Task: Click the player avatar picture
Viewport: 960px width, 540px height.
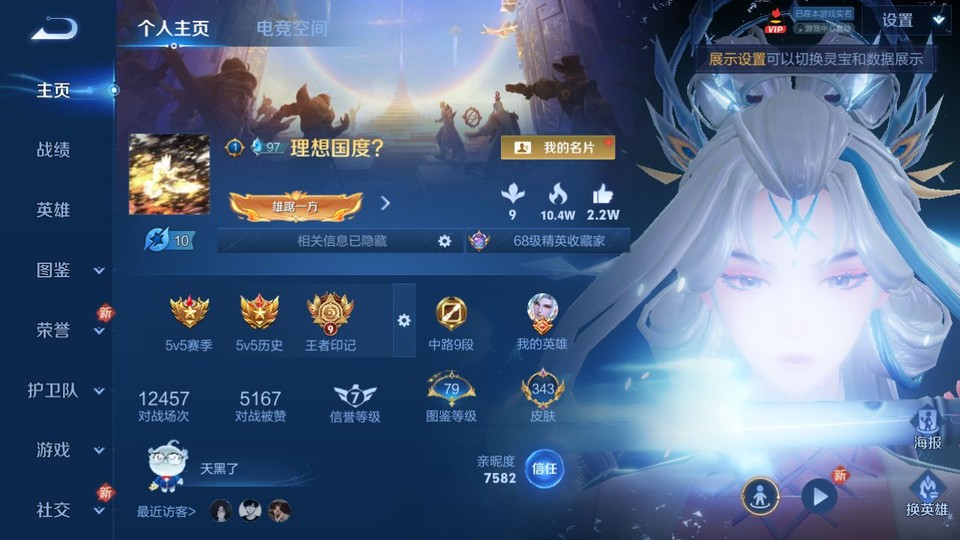Action: tap(169, 174)
